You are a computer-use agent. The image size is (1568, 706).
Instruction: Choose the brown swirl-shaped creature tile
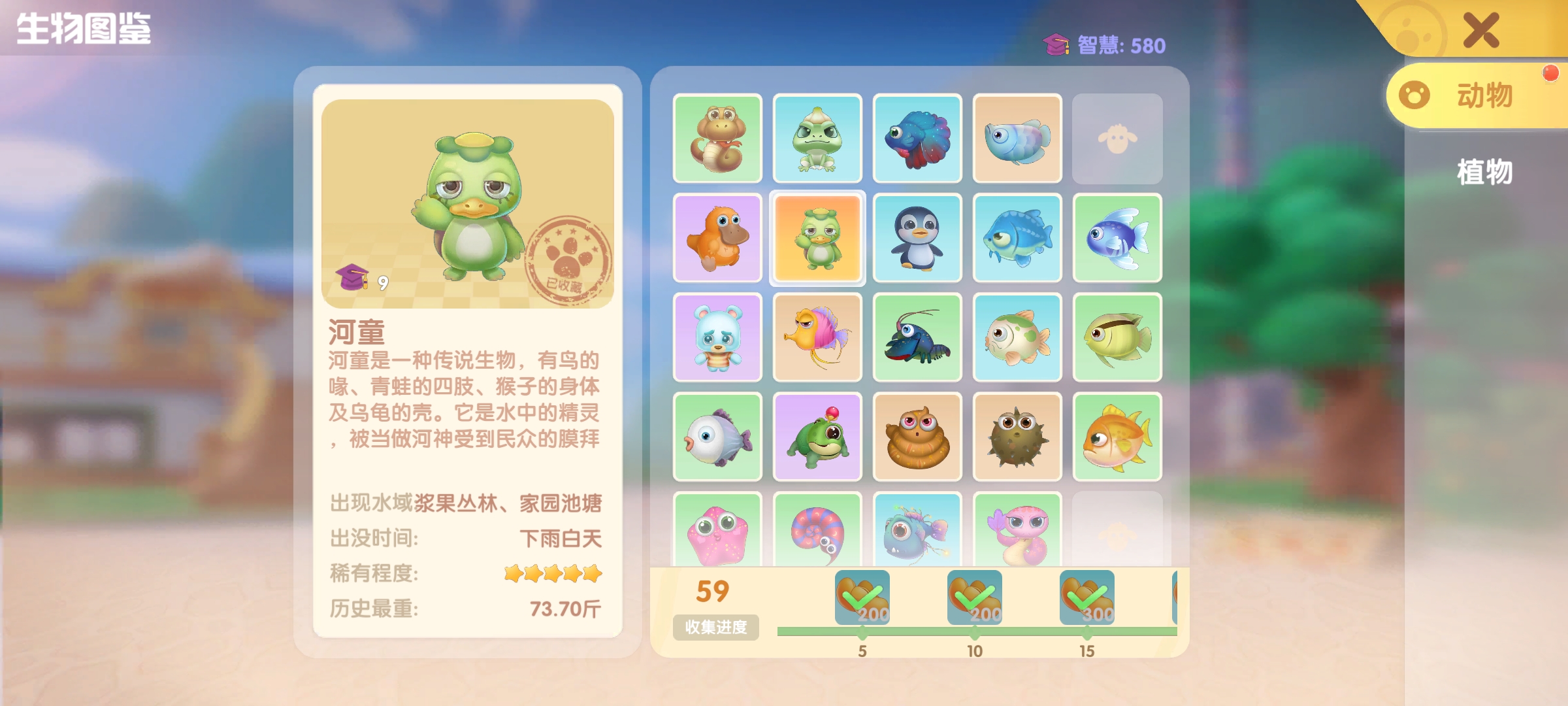coord(917,437)
